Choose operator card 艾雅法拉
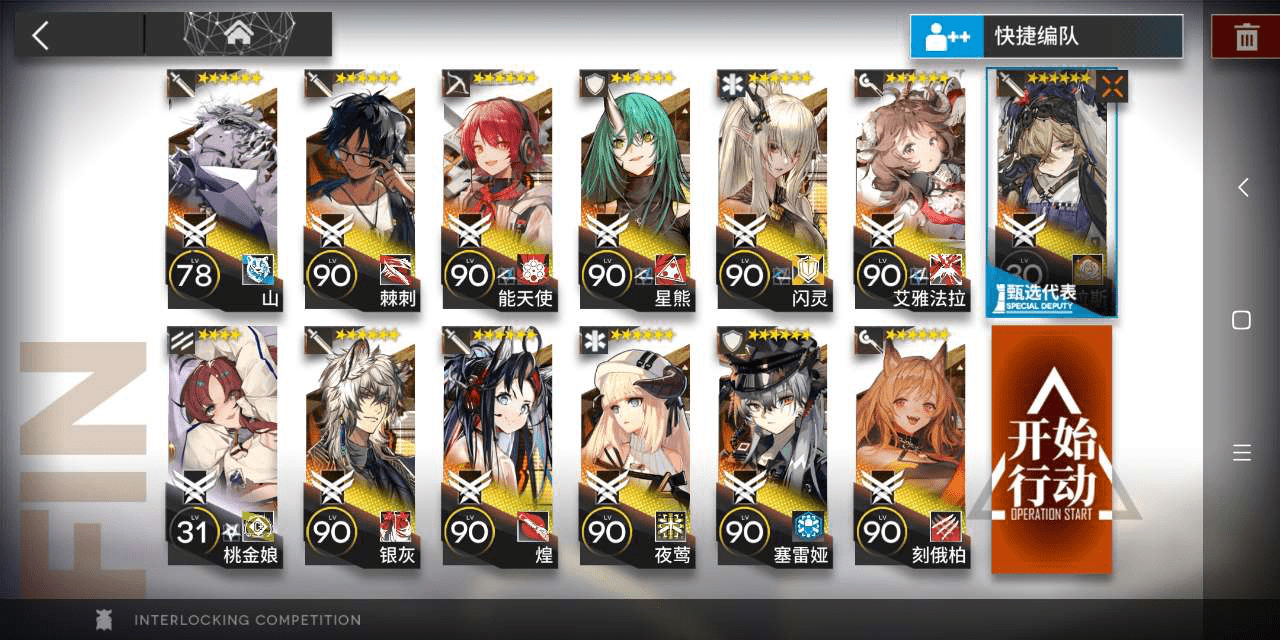This screenshot has height=640, width=1280. point(909,190)
